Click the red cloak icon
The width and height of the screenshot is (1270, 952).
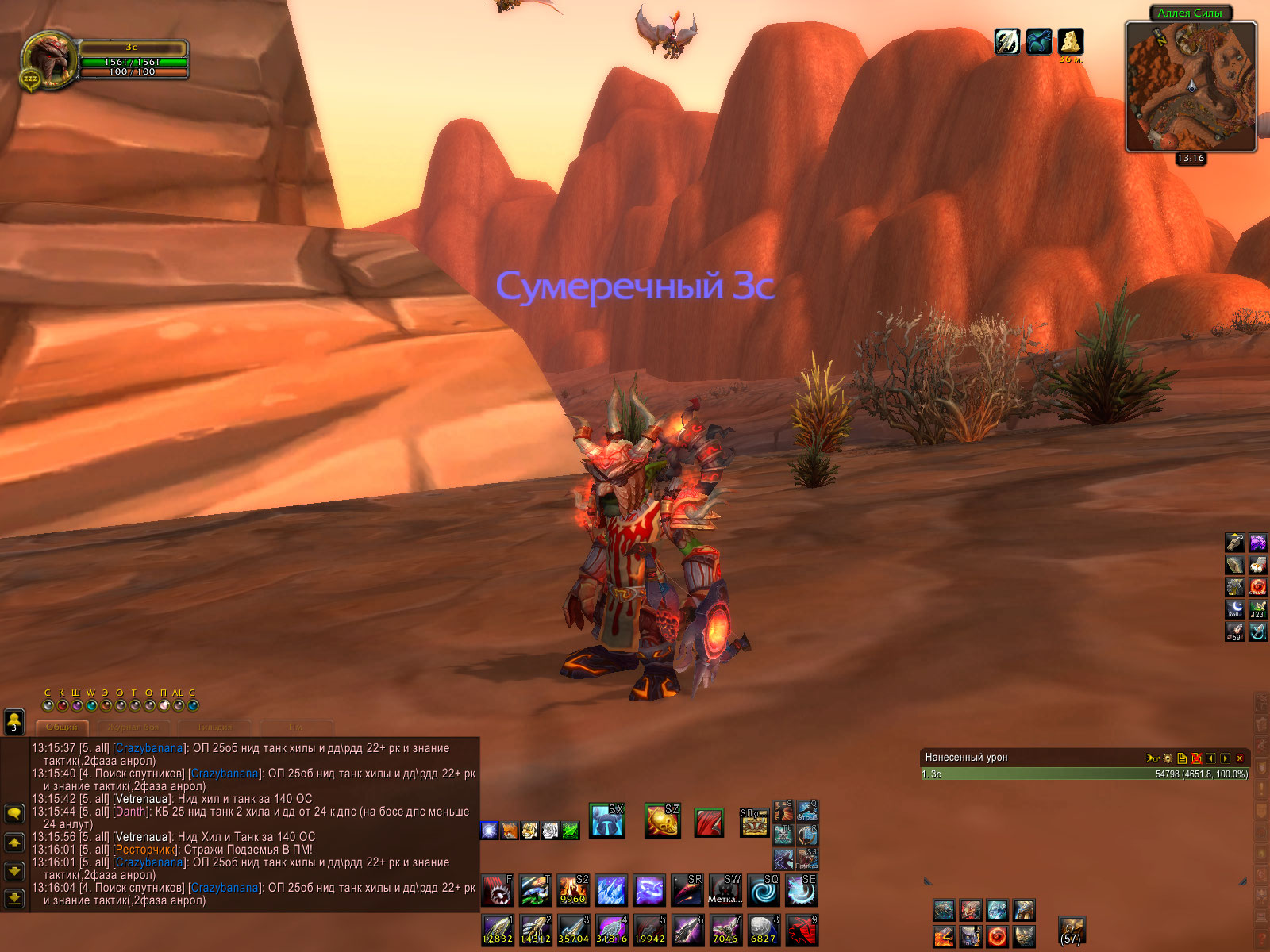(709, 823)
